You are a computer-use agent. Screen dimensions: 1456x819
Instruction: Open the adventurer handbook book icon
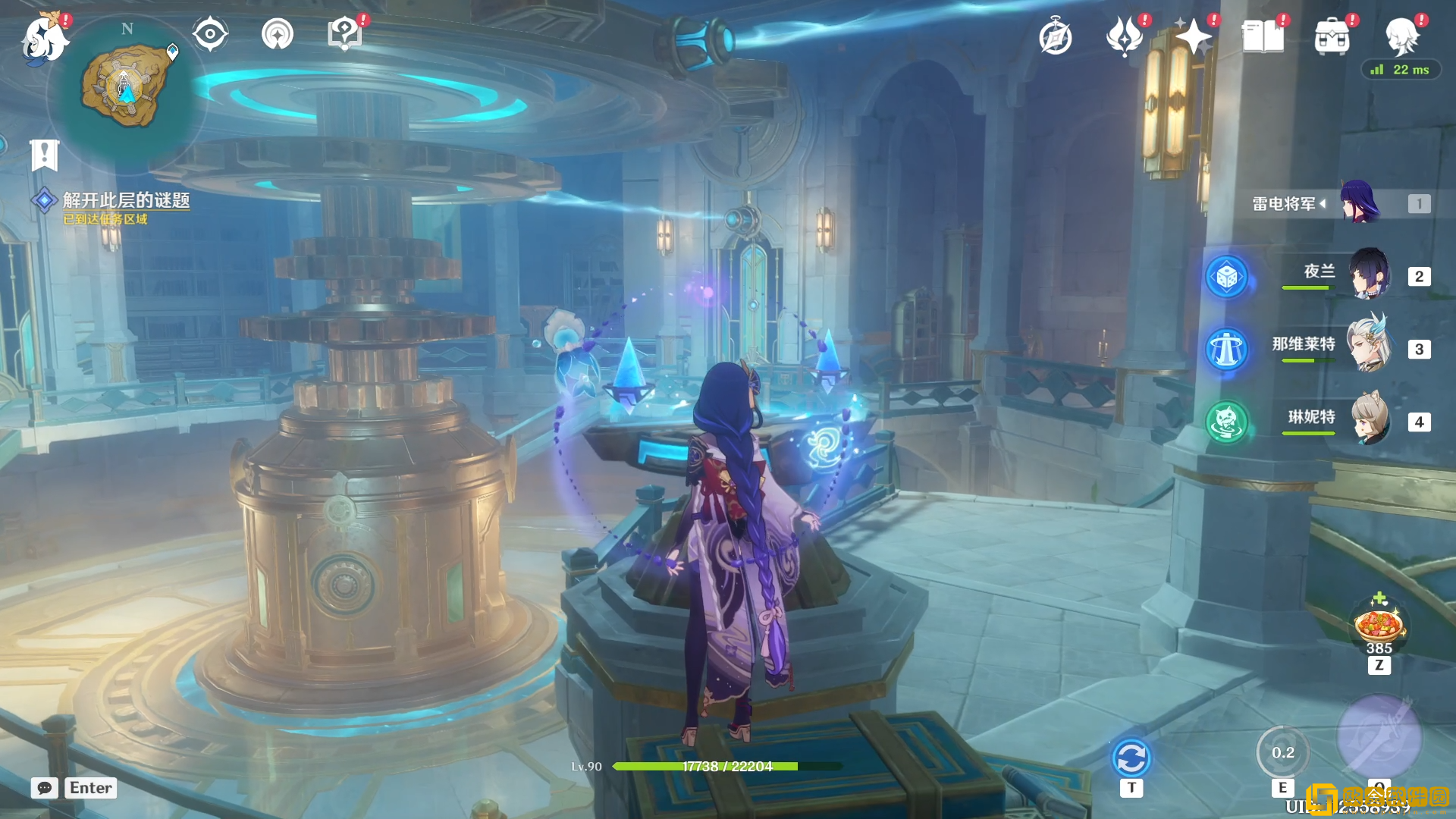[x=1263, y=36]
